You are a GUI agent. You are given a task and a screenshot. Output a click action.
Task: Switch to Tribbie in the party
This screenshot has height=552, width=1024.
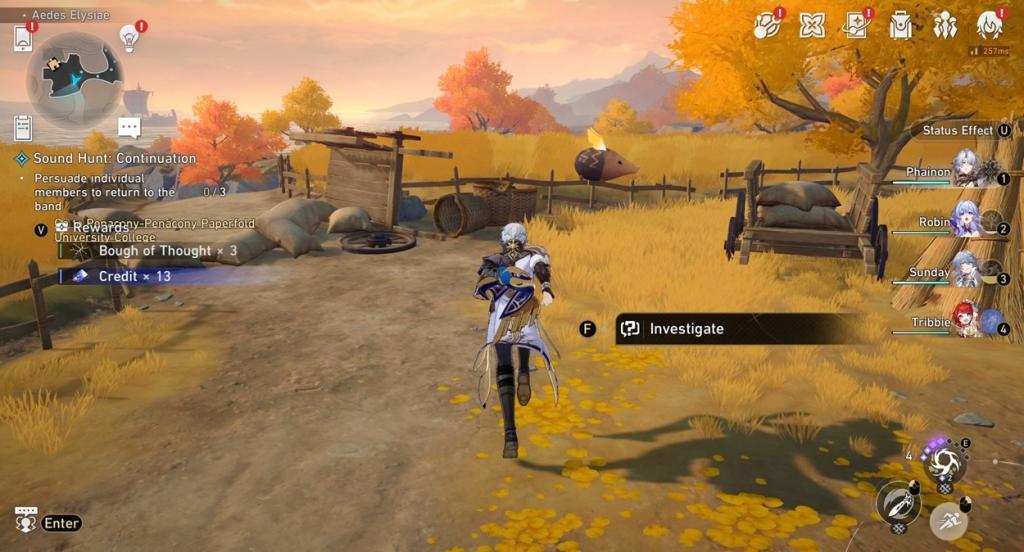click(x=965, y=319)
